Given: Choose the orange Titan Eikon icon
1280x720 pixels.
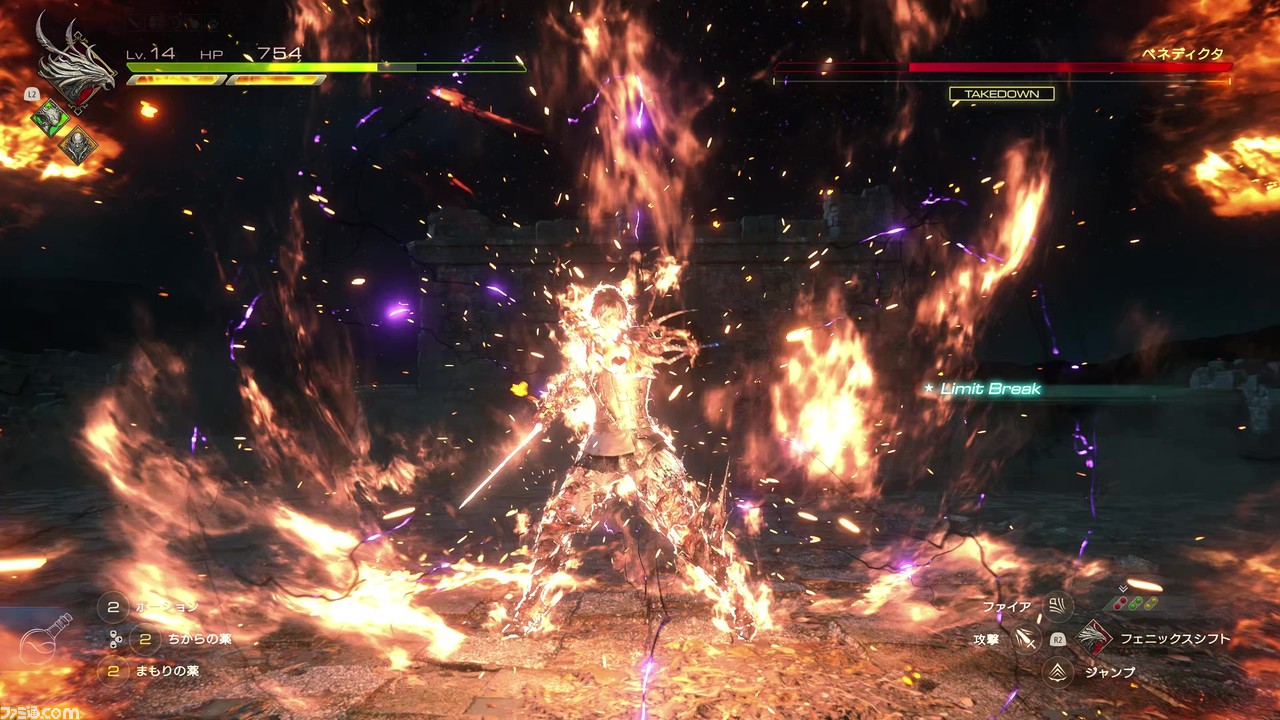Looking at the screenshot, I should click(x=77, y=146).
